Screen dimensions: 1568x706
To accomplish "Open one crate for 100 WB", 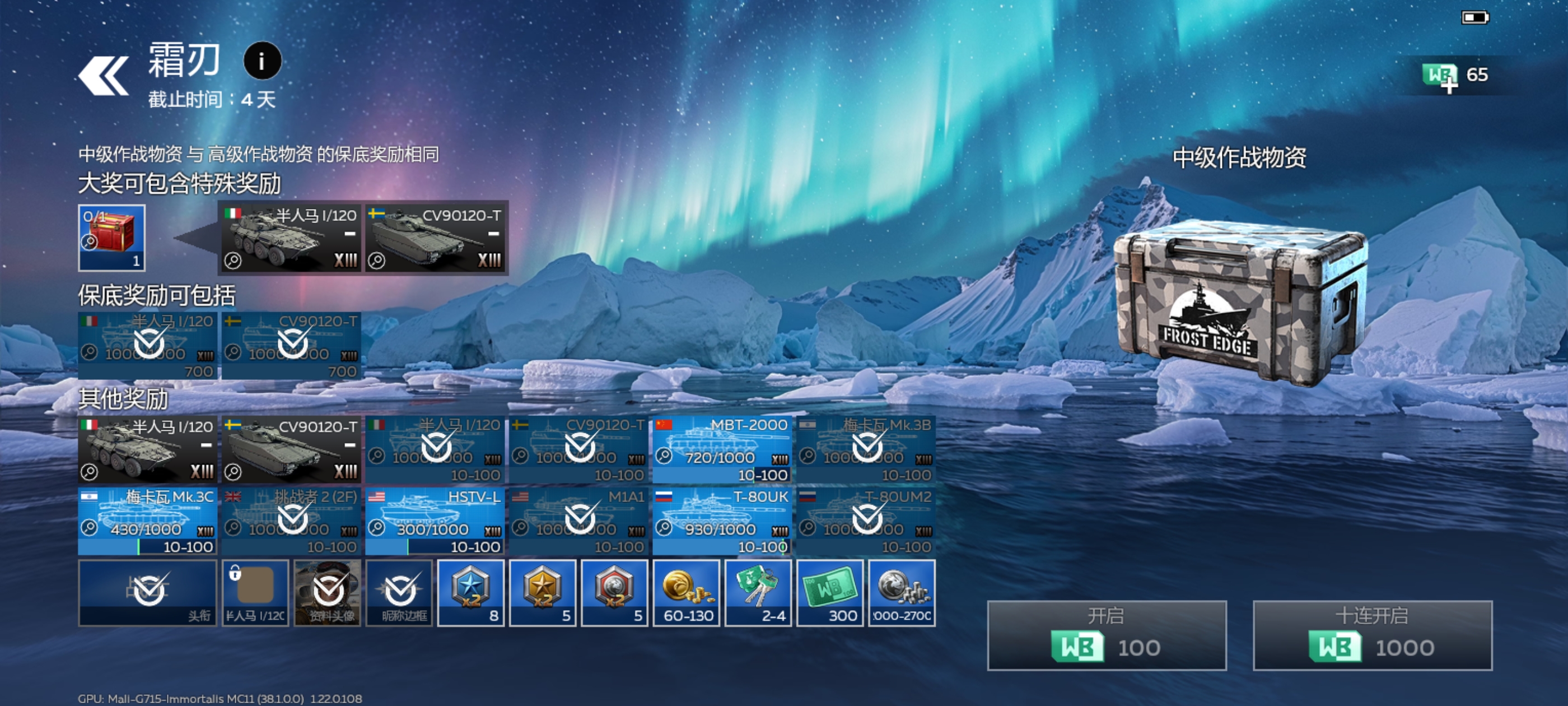I will [x=1106, y=635].
